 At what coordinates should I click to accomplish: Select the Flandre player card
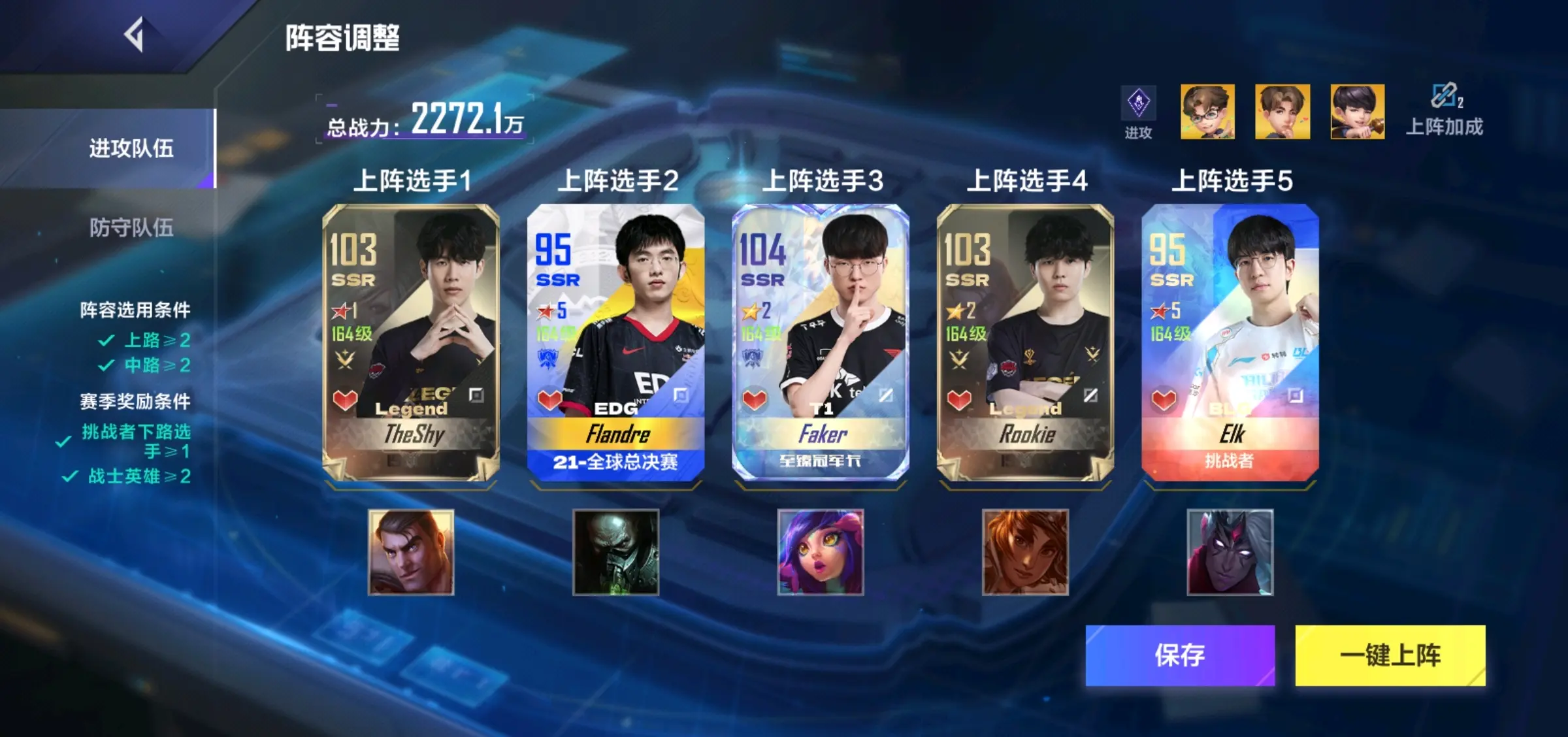615,342
